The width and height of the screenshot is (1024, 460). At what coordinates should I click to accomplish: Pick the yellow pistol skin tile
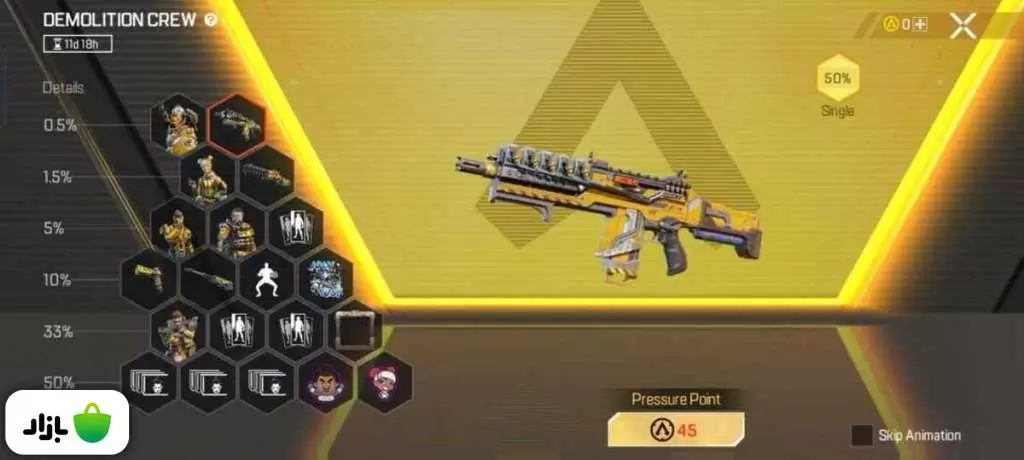coord(149,280)
